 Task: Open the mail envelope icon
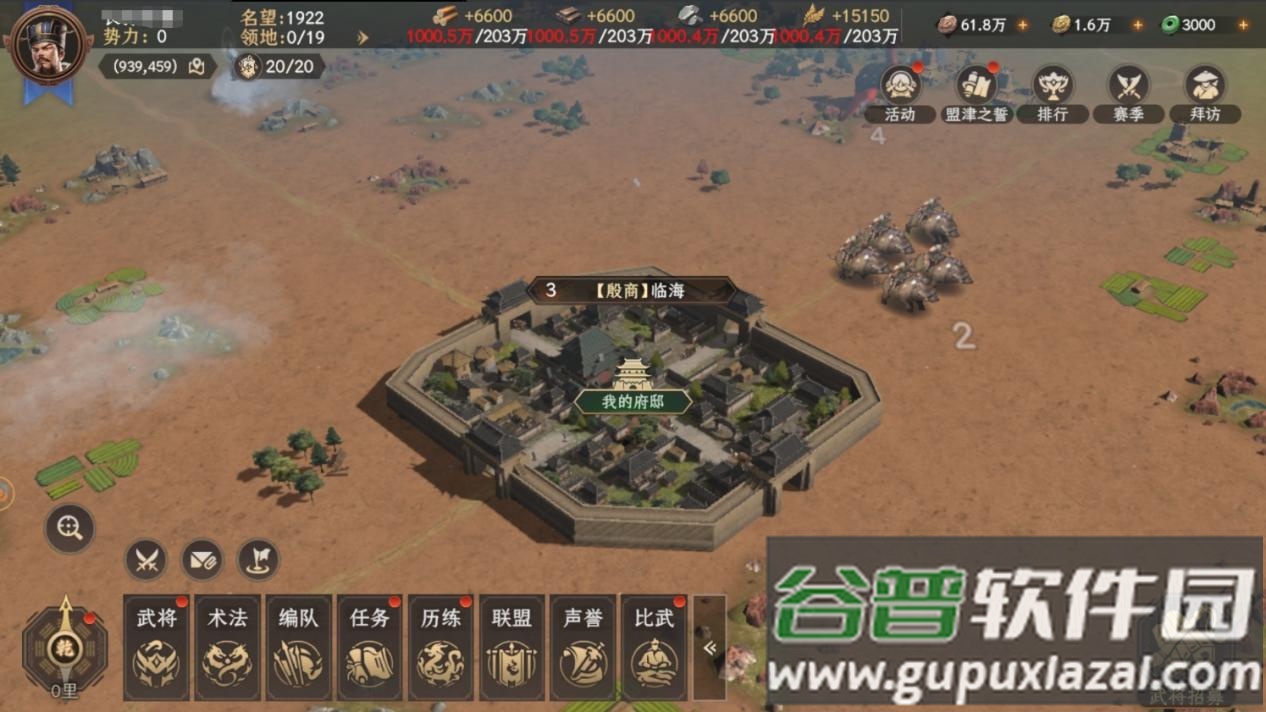[202, 560]
